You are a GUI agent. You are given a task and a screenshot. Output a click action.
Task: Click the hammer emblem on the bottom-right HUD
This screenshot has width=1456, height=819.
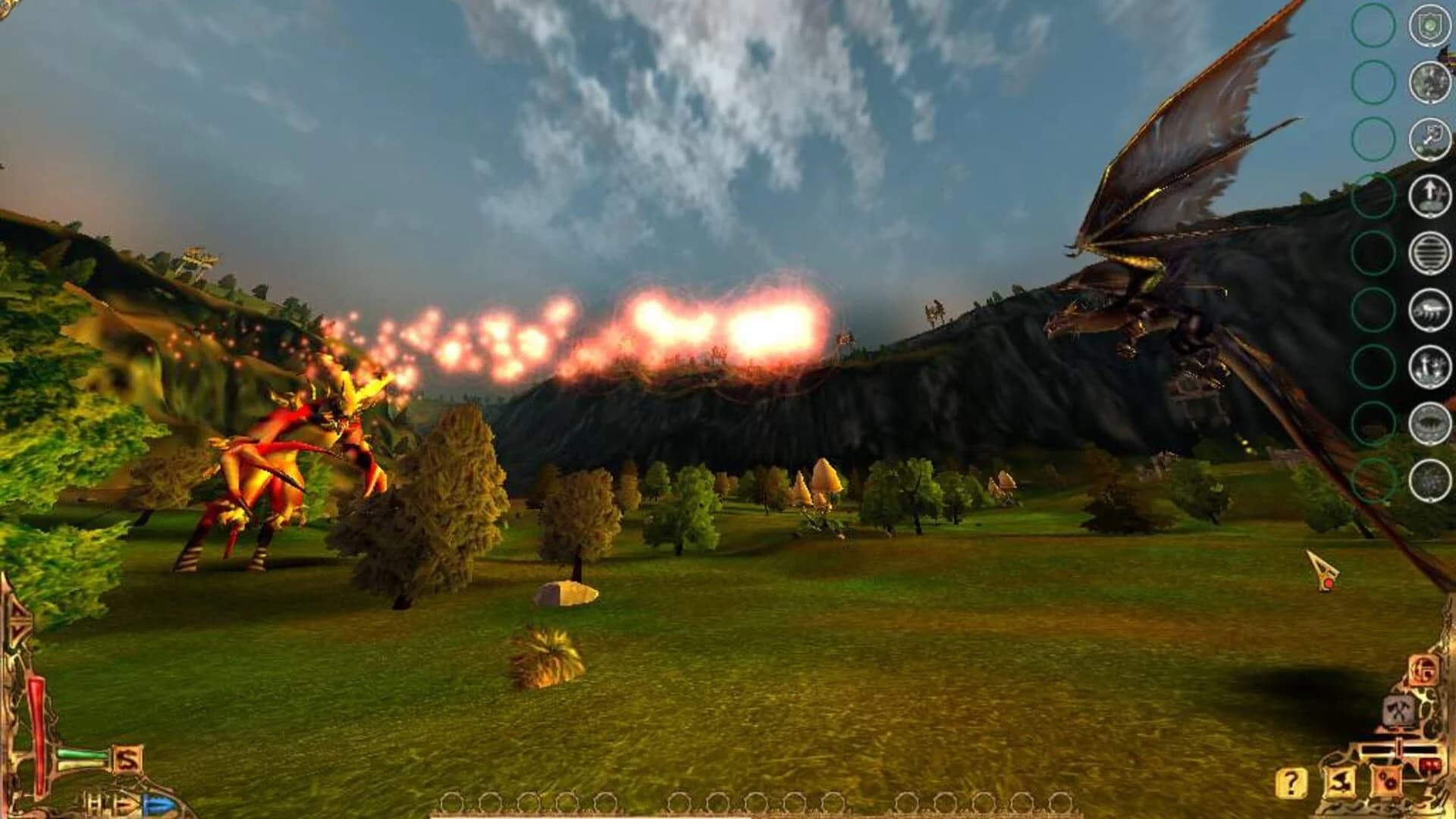point(1399,711)
